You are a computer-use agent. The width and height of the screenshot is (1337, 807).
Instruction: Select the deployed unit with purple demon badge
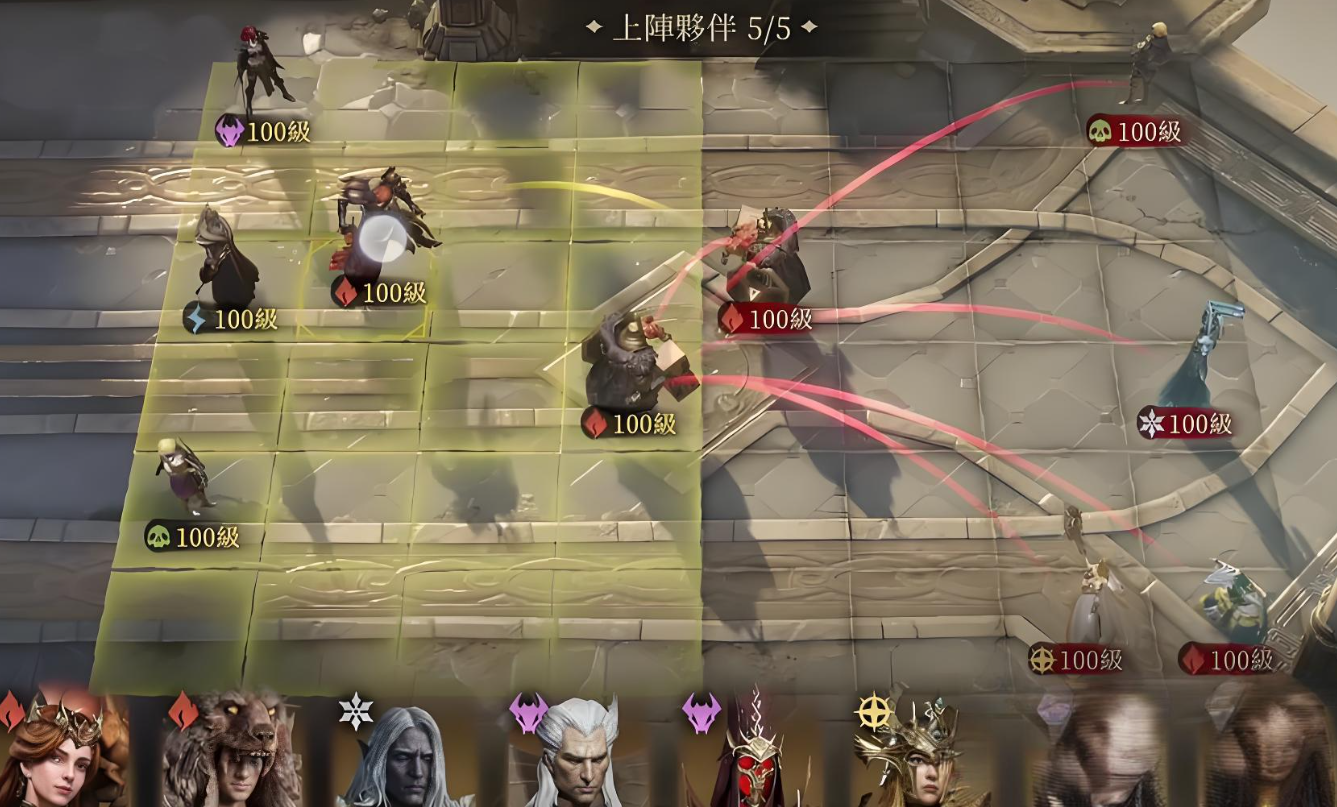262,70
